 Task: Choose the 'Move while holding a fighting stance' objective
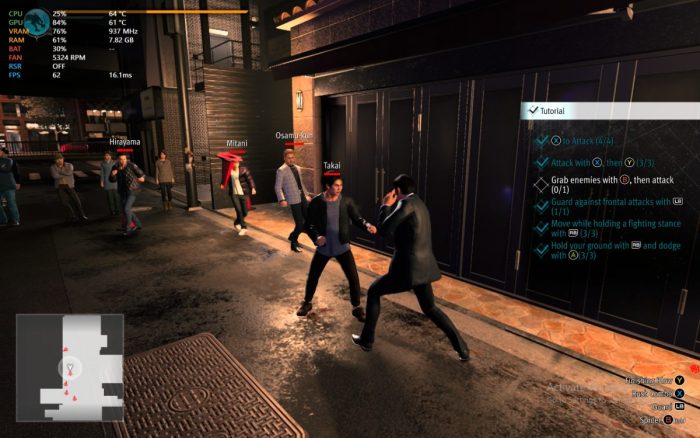pos(606,229)
